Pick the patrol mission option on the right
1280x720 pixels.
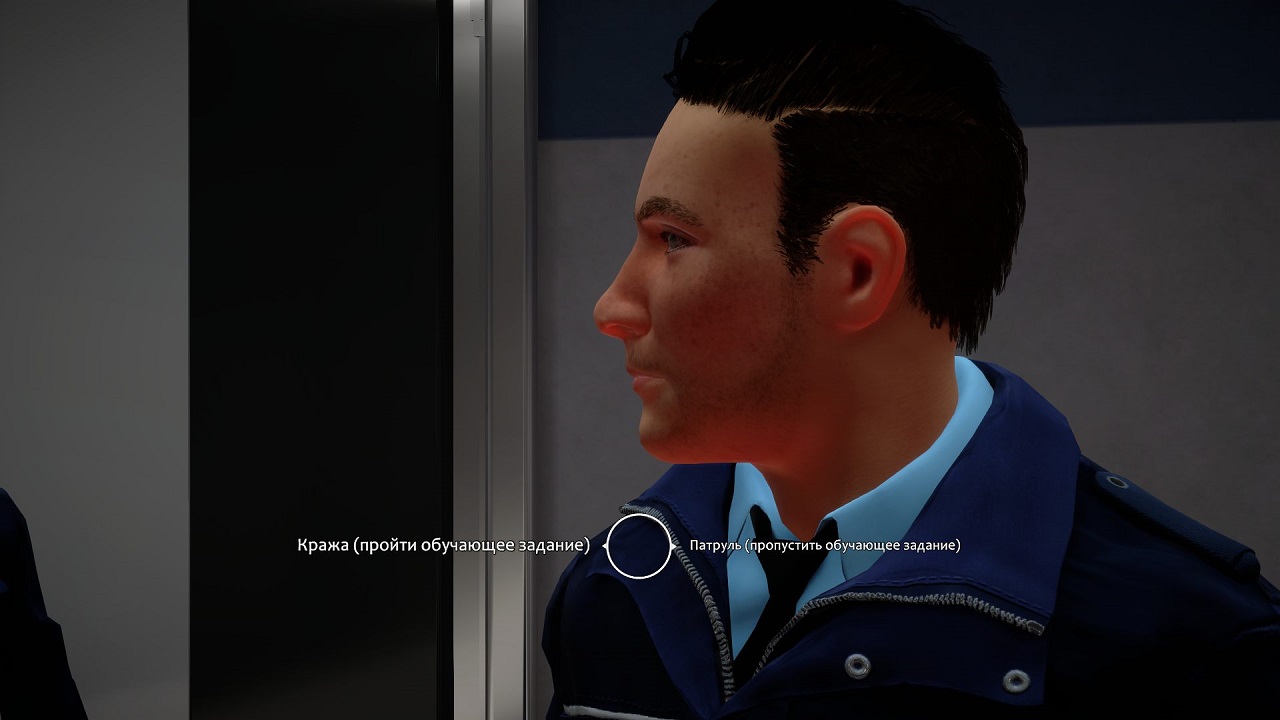(825, 547)
